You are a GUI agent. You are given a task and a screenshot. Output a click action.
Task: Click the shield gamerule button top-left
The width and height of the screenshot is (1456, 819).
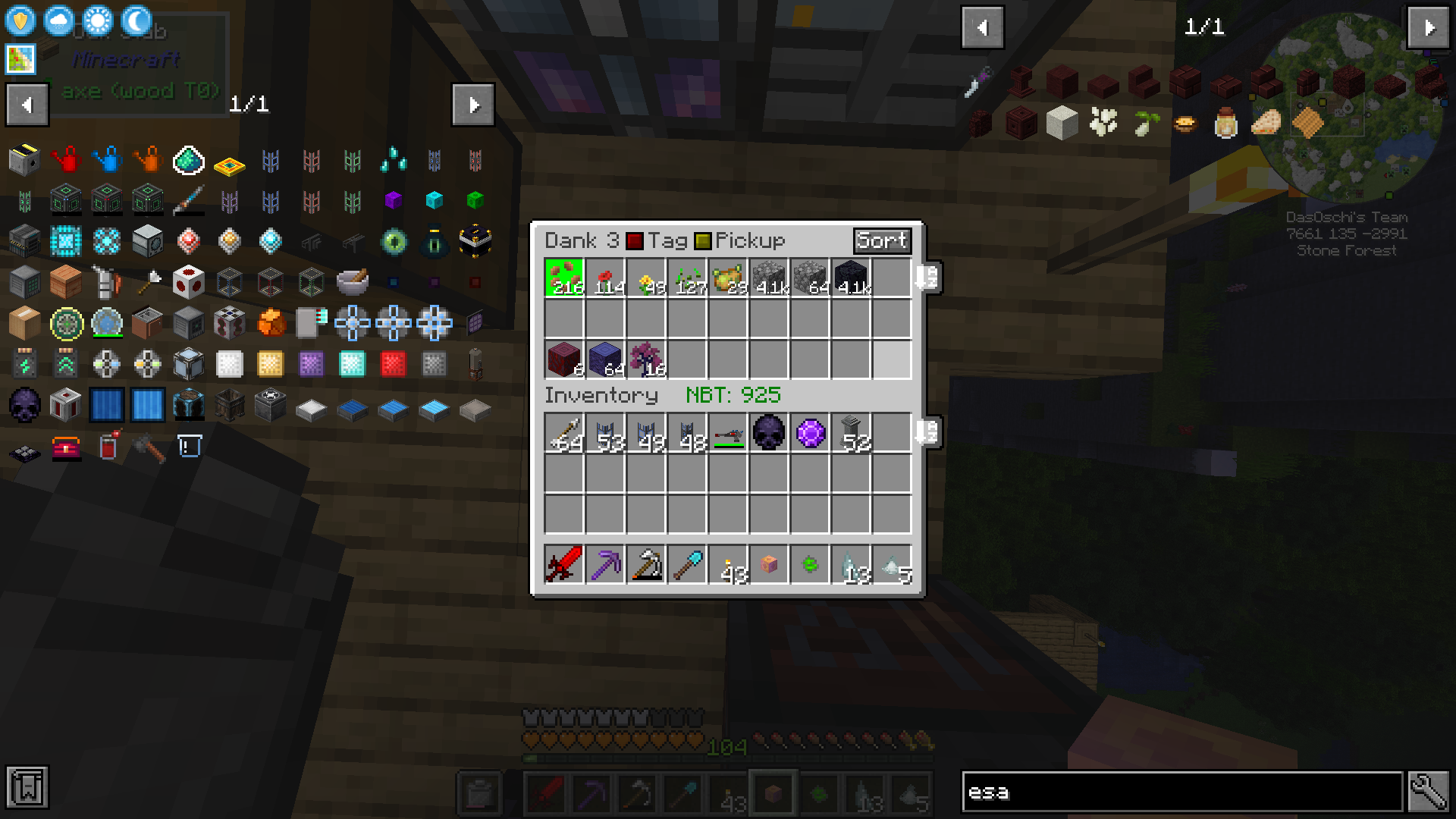click(20, 20)
